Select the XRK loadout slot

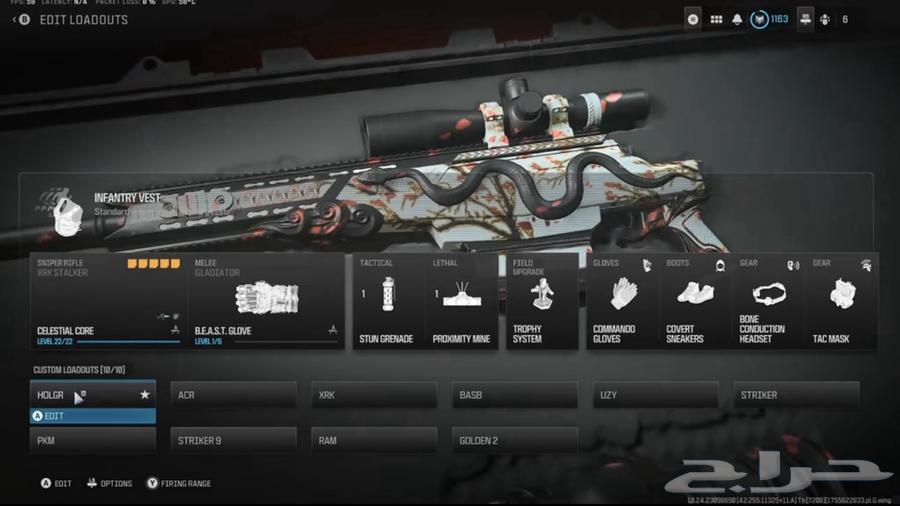pyautogui.click(x=374, y=395)
